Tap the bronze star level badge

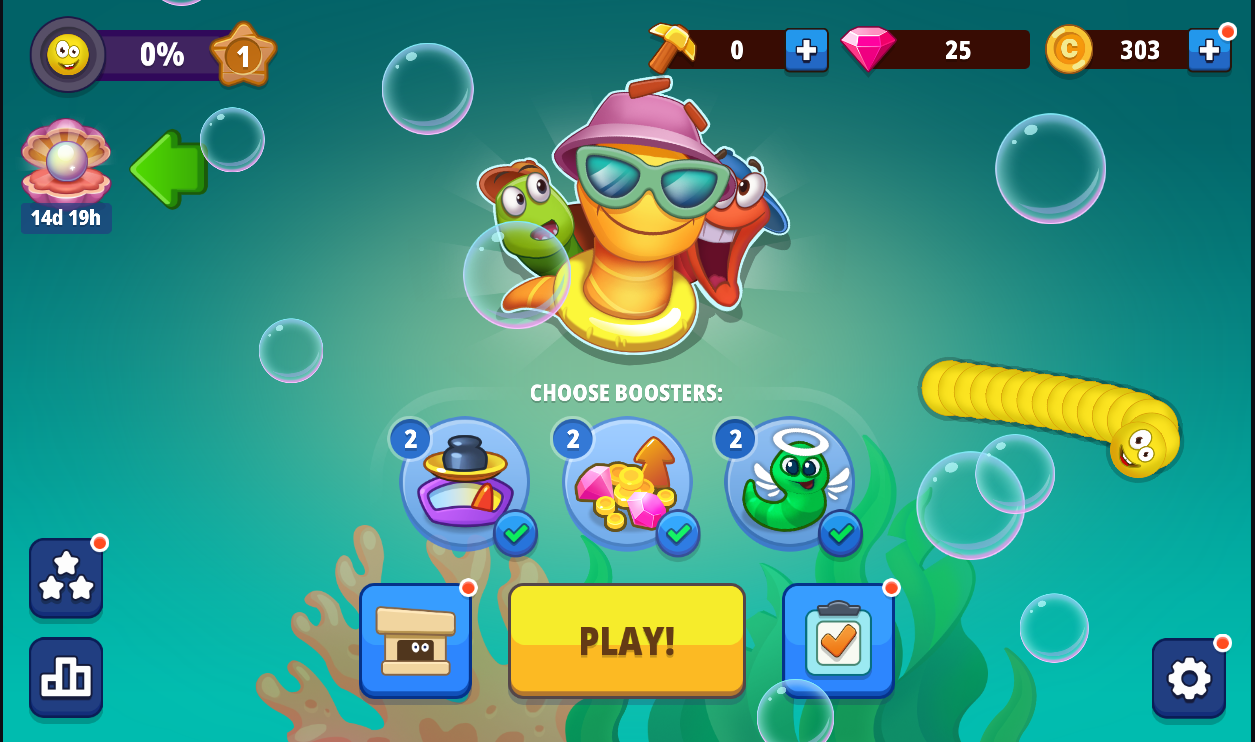point(243,54)
